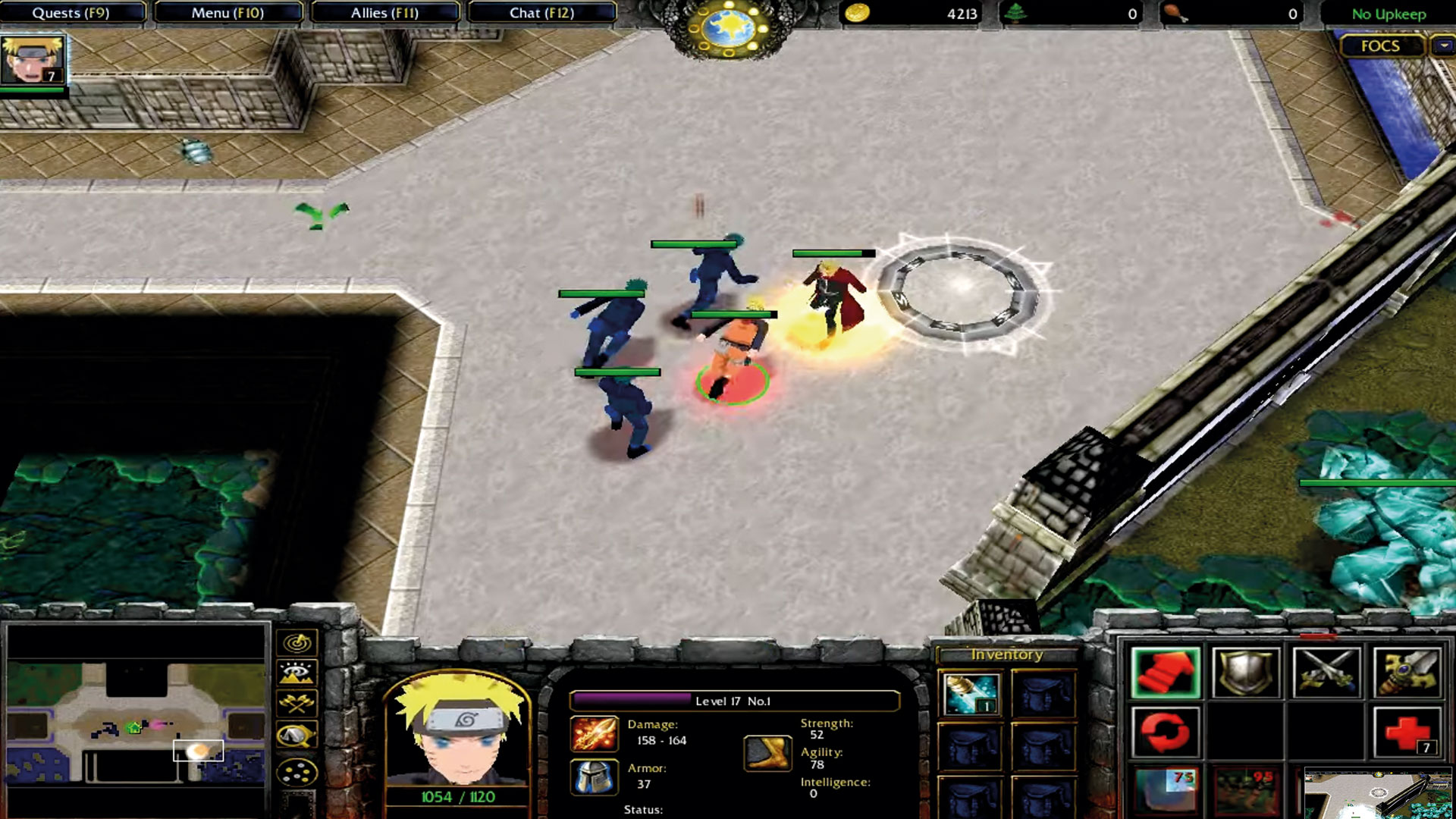Use the inventory item with one charge
Viewport: 1456px width, 819px height.
coord(971,694)
